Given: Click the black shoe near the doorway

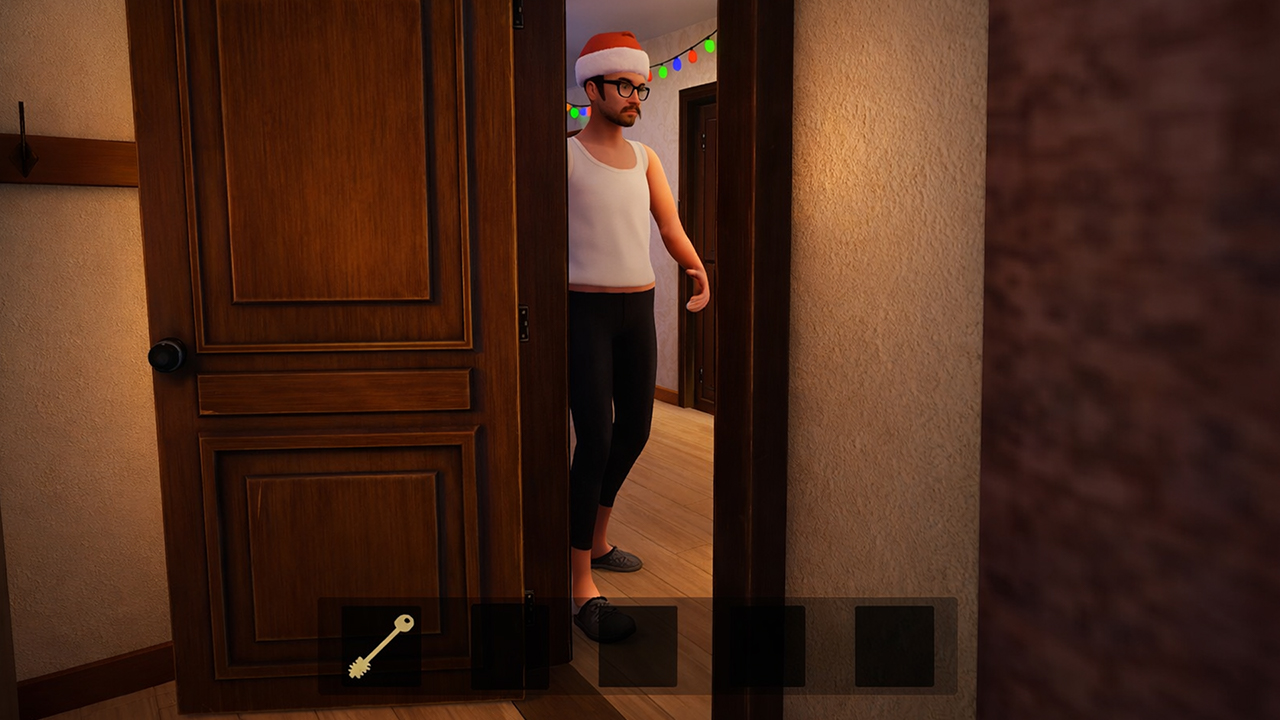Looking at the screenshot, I should pyautogui.click(x=607, y=618).
